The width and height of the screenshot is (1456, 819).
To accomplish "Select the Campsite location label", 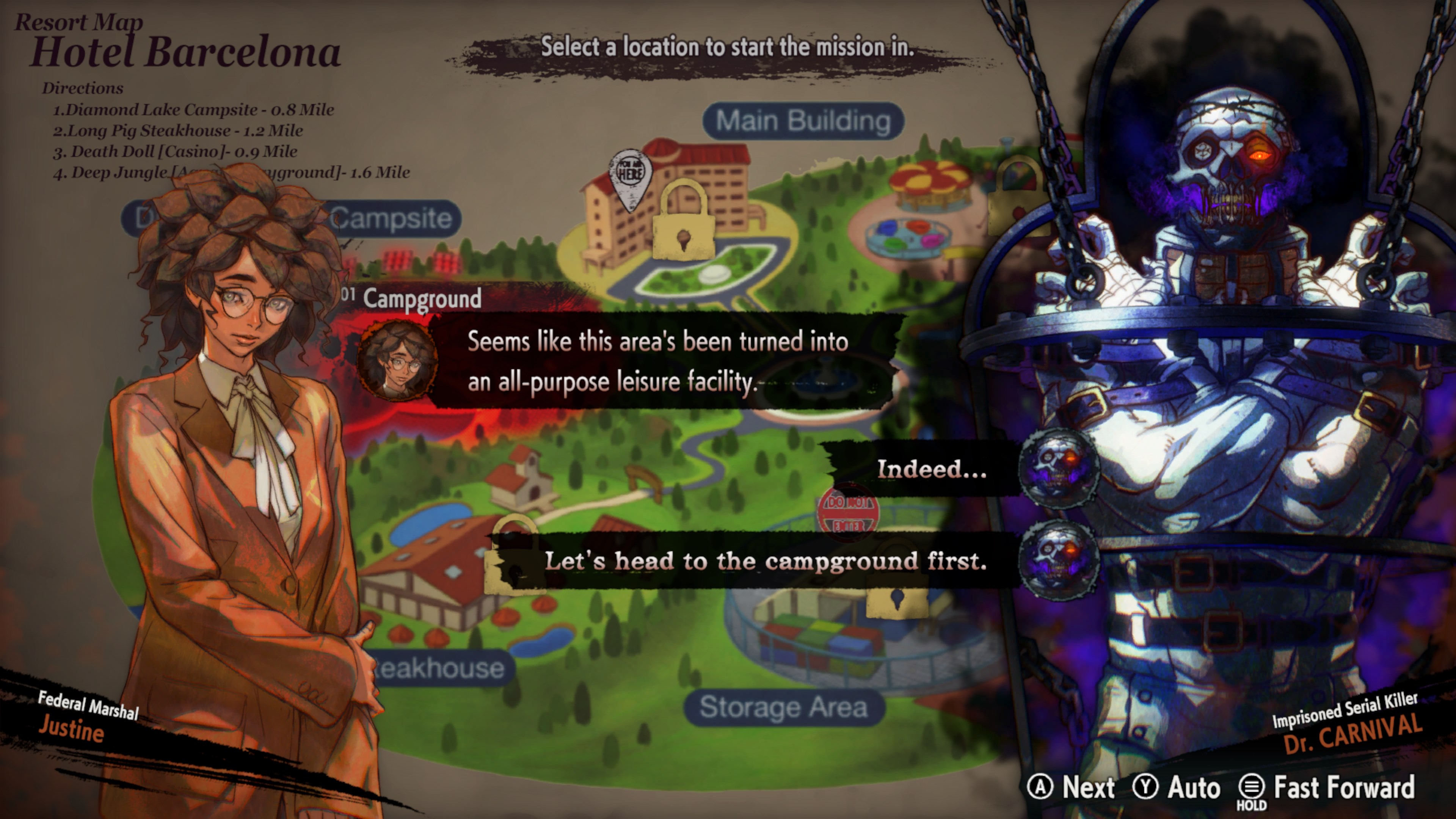I will pos(391,219).
